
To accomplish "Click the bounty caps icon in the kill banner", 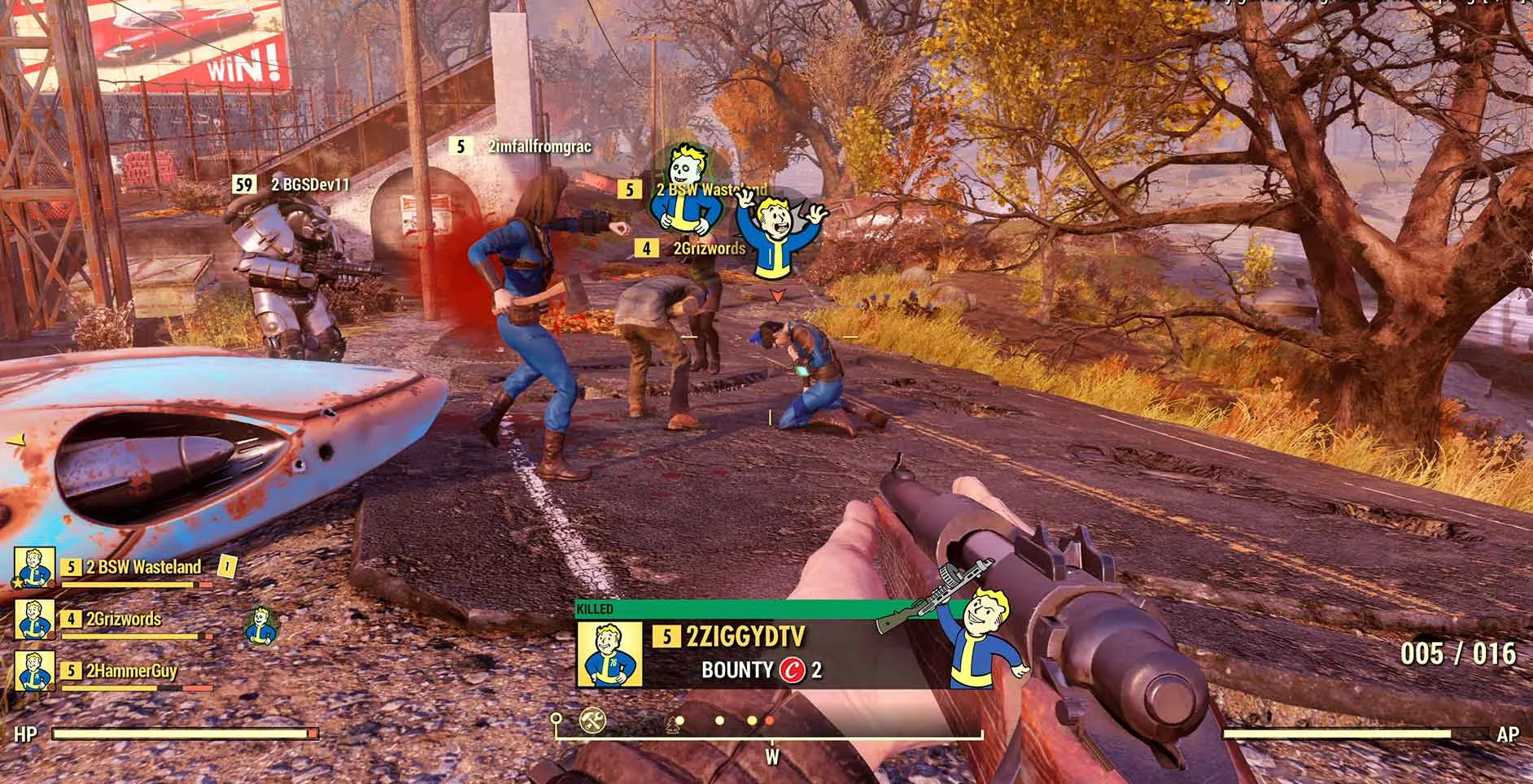I will (x=793, y=671).
